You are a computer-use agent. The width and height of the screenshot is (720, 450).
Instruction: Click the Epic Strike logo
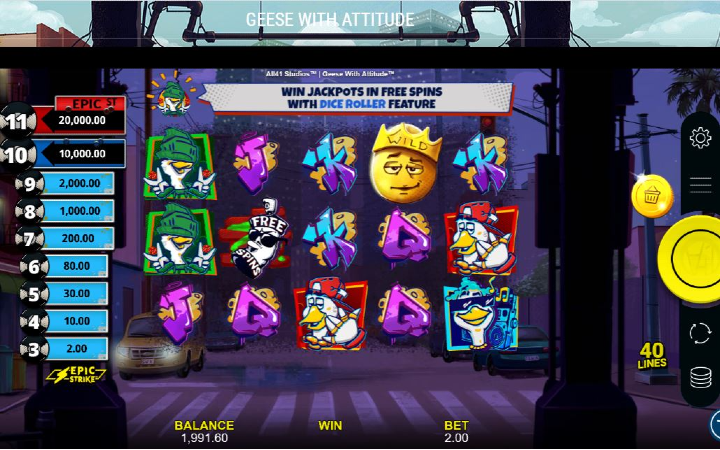tap(76, 378)
